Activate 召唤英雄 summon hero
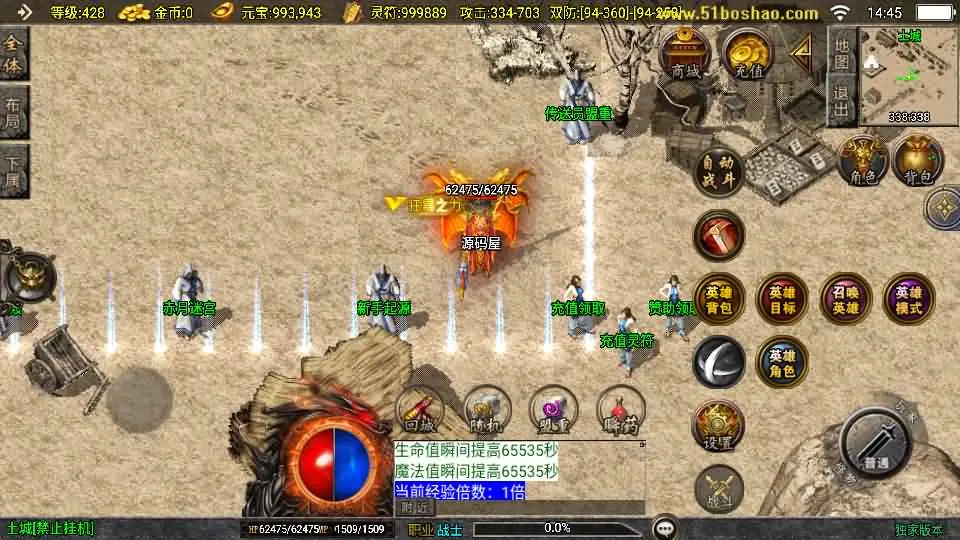 pos(845,299)
